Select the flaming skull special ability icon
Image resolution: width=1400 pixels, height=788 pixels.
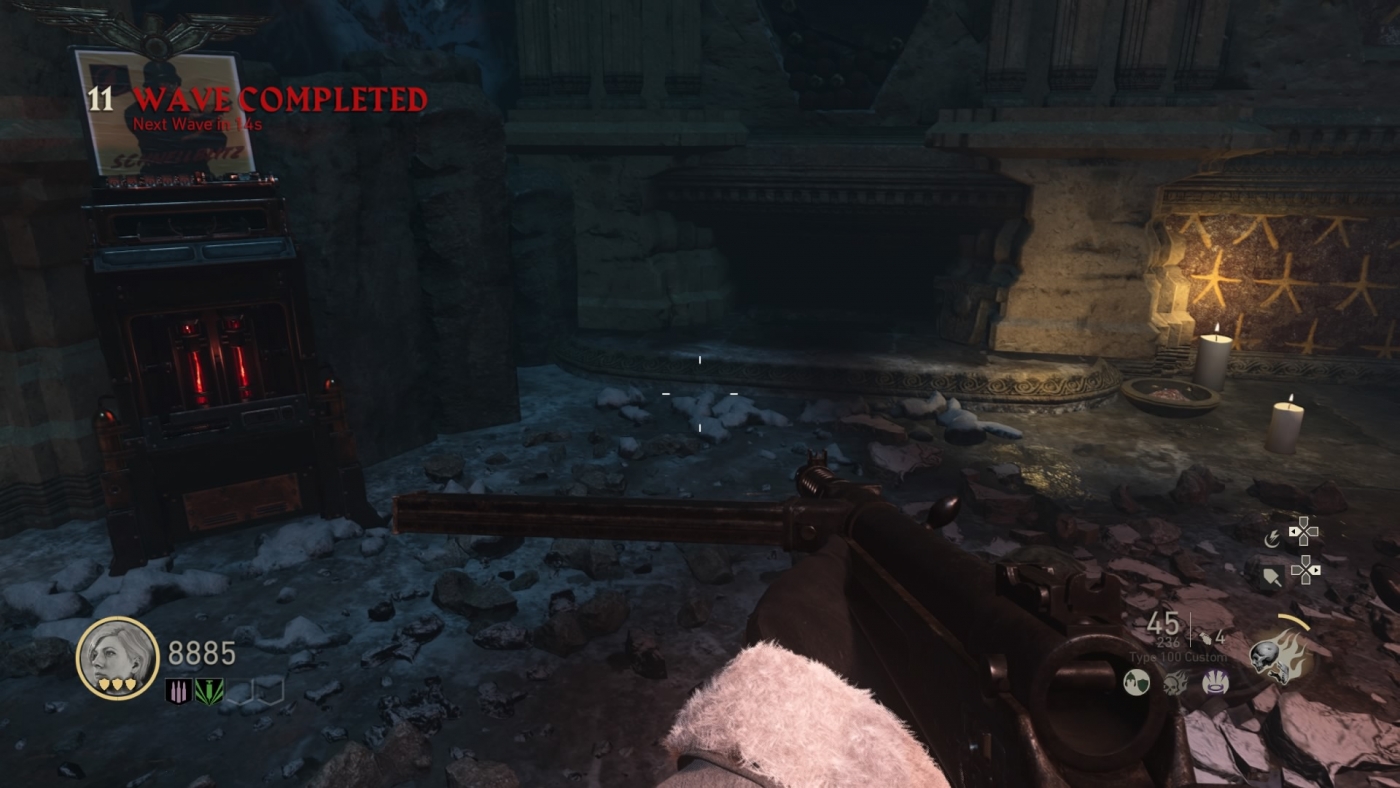click(1282, 656)
